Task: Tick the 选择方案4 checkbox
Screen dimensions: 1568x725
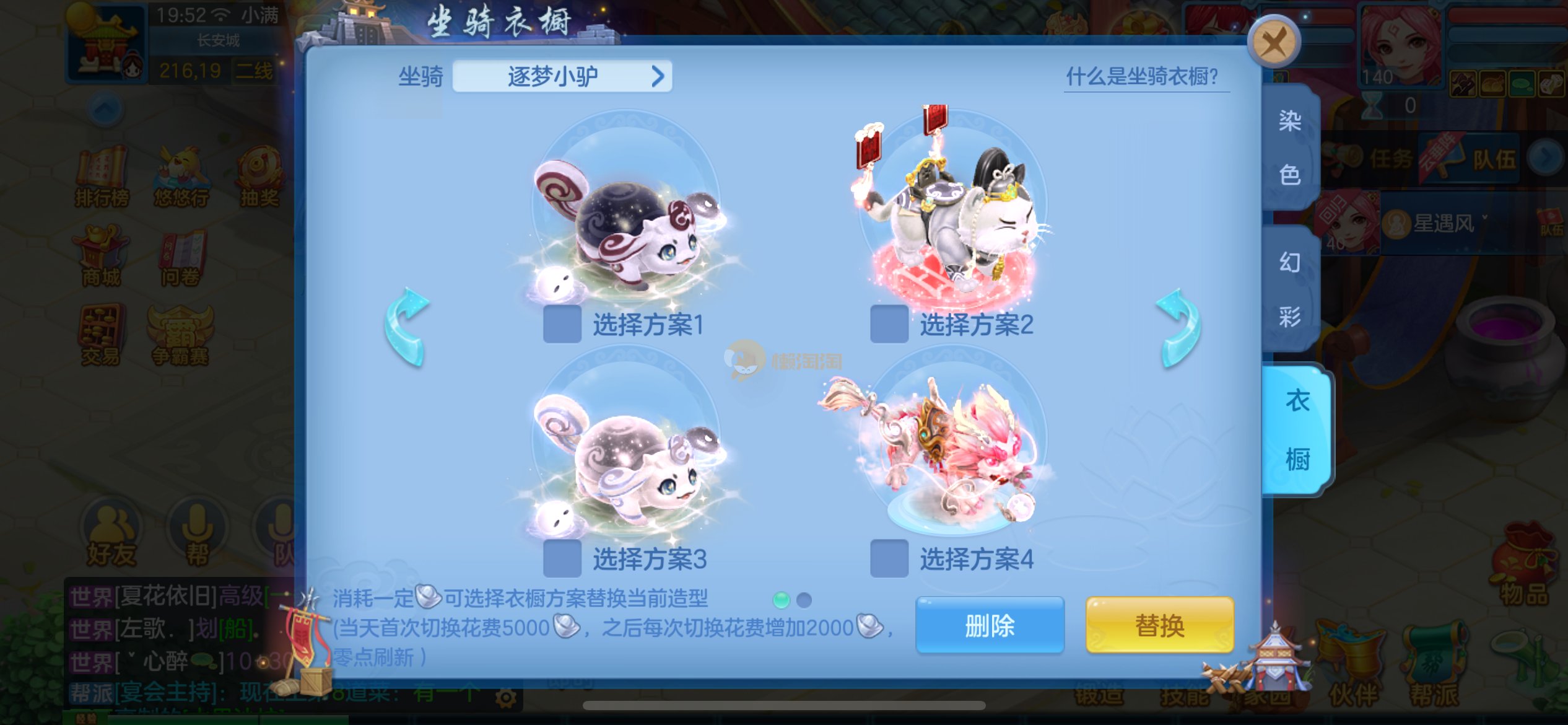Action: click(x=889, y=558)
